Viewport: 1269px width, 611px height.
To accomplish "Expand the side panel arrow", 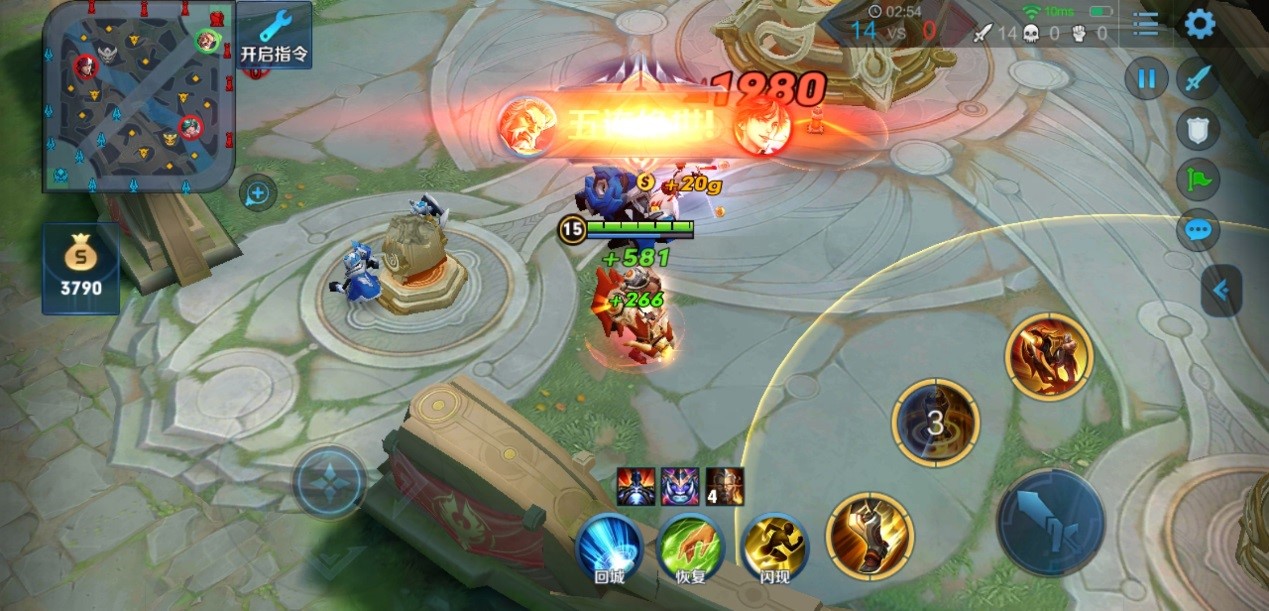I will tap(1221, 291).
